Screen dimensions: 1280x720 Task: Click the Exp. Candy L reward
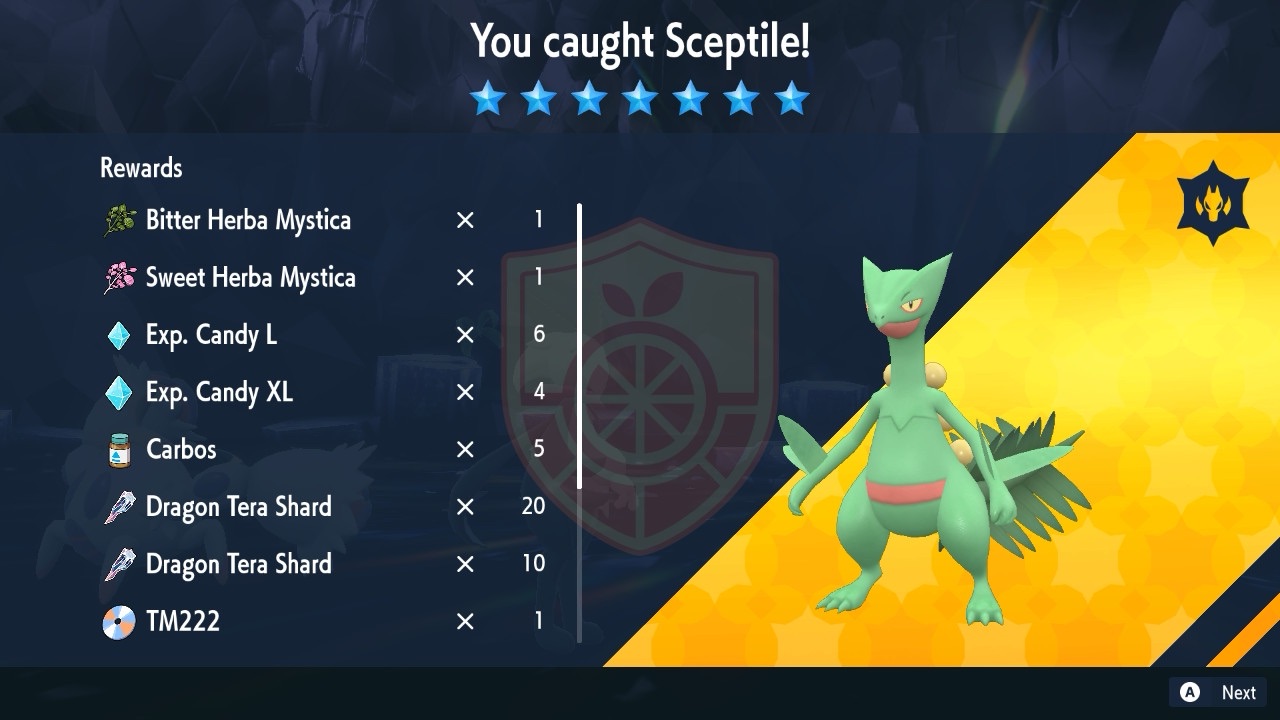pyautogui.click(x=211, y=335)
